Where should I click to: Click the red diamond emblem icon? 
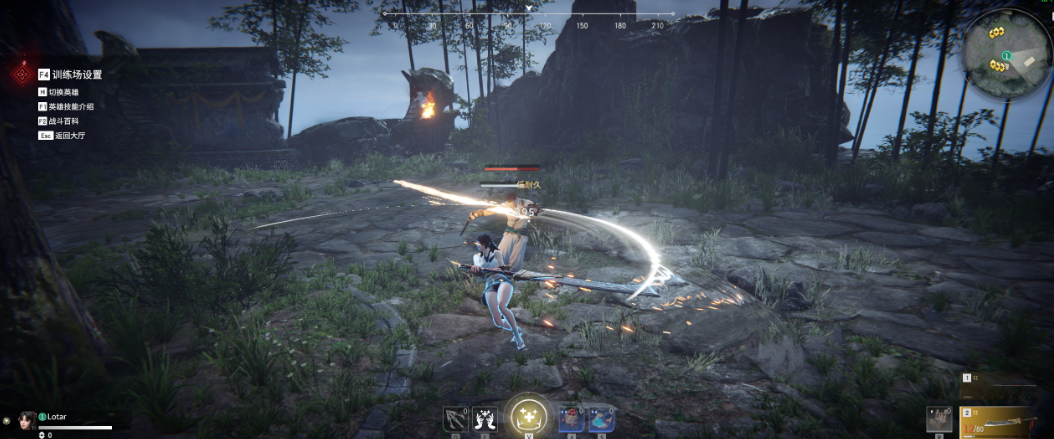pyautogui.click(x=21, y=75)
